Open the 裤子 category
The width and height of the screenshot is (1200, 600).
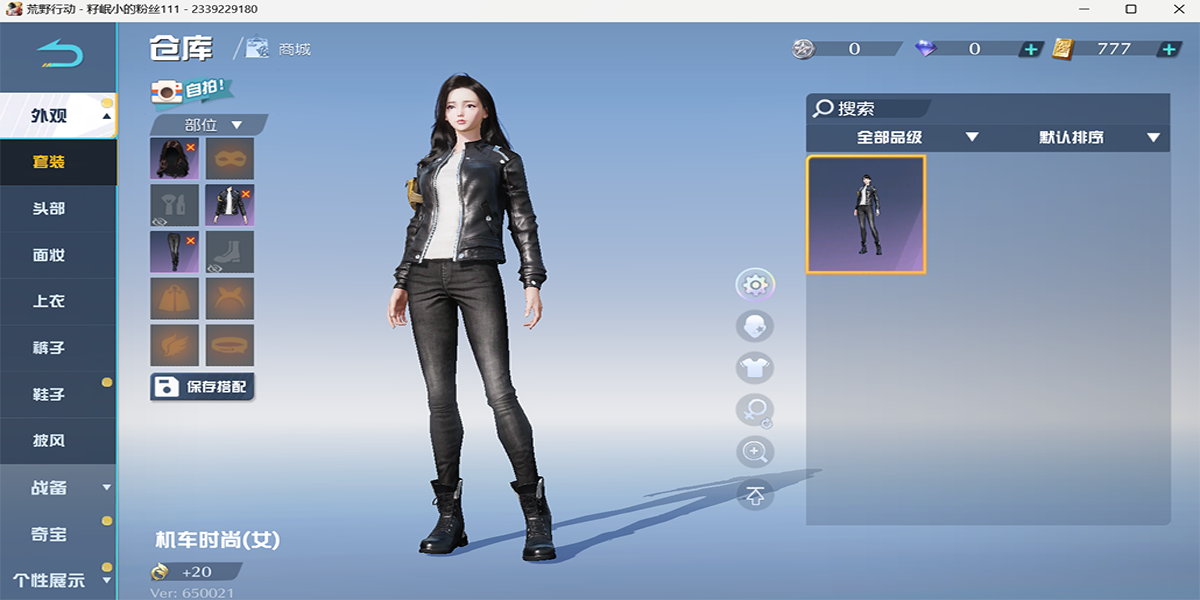point(48,348)
